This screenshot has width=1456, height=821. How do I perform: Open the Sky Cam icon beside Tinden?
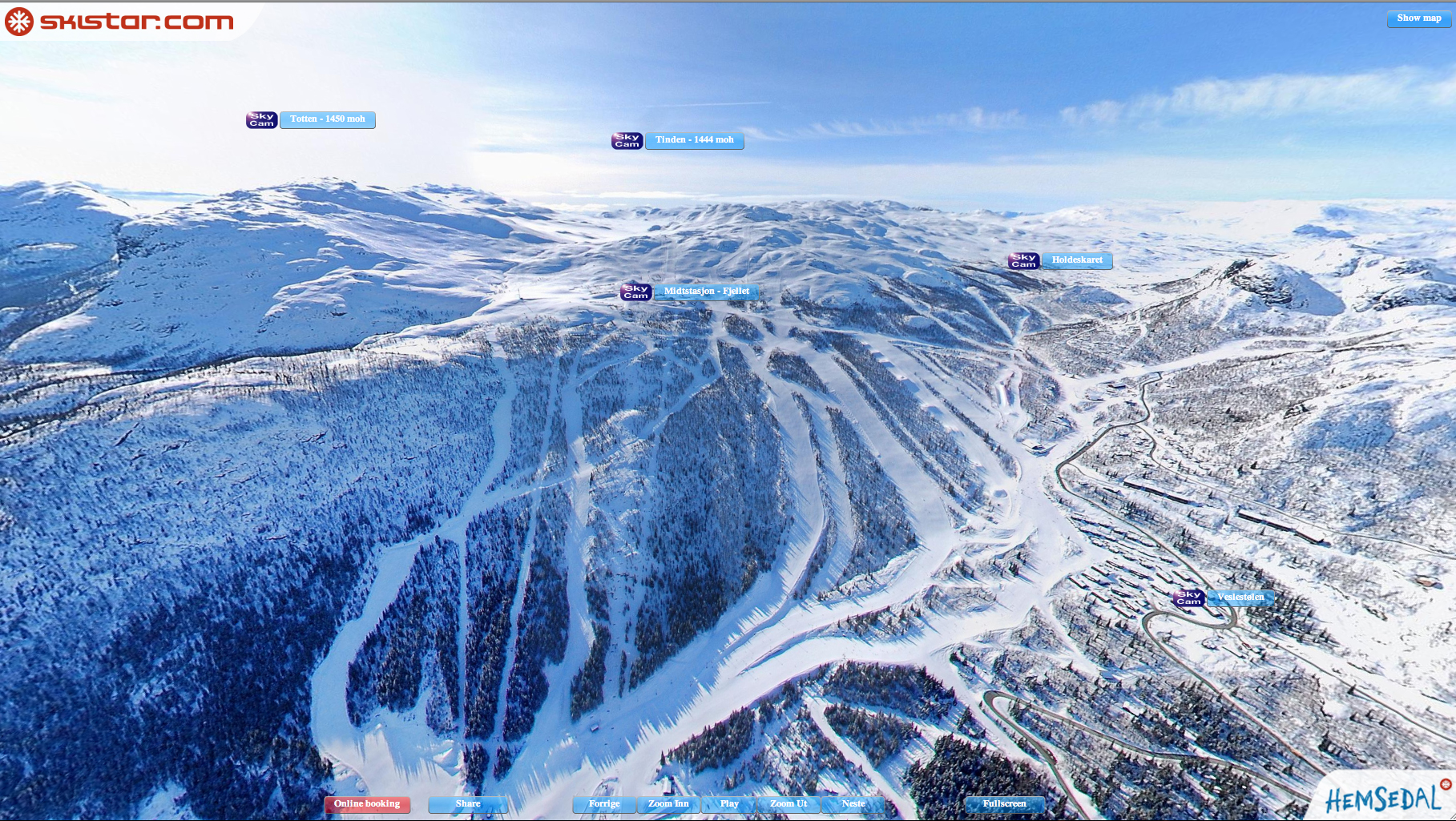pyautogui.click(x=627, y=141)
